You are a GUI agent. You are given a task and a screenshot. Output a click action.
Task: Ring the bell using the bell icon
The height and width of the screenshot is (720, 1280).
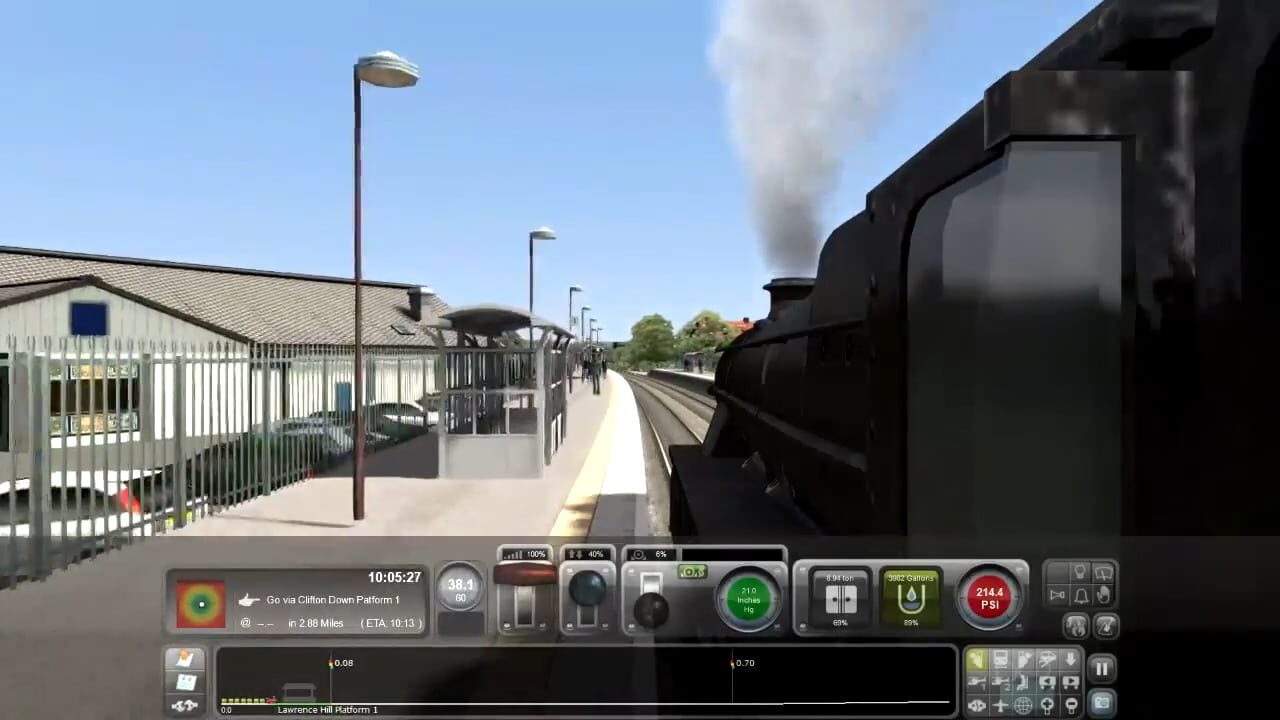tap(1080, 596)
